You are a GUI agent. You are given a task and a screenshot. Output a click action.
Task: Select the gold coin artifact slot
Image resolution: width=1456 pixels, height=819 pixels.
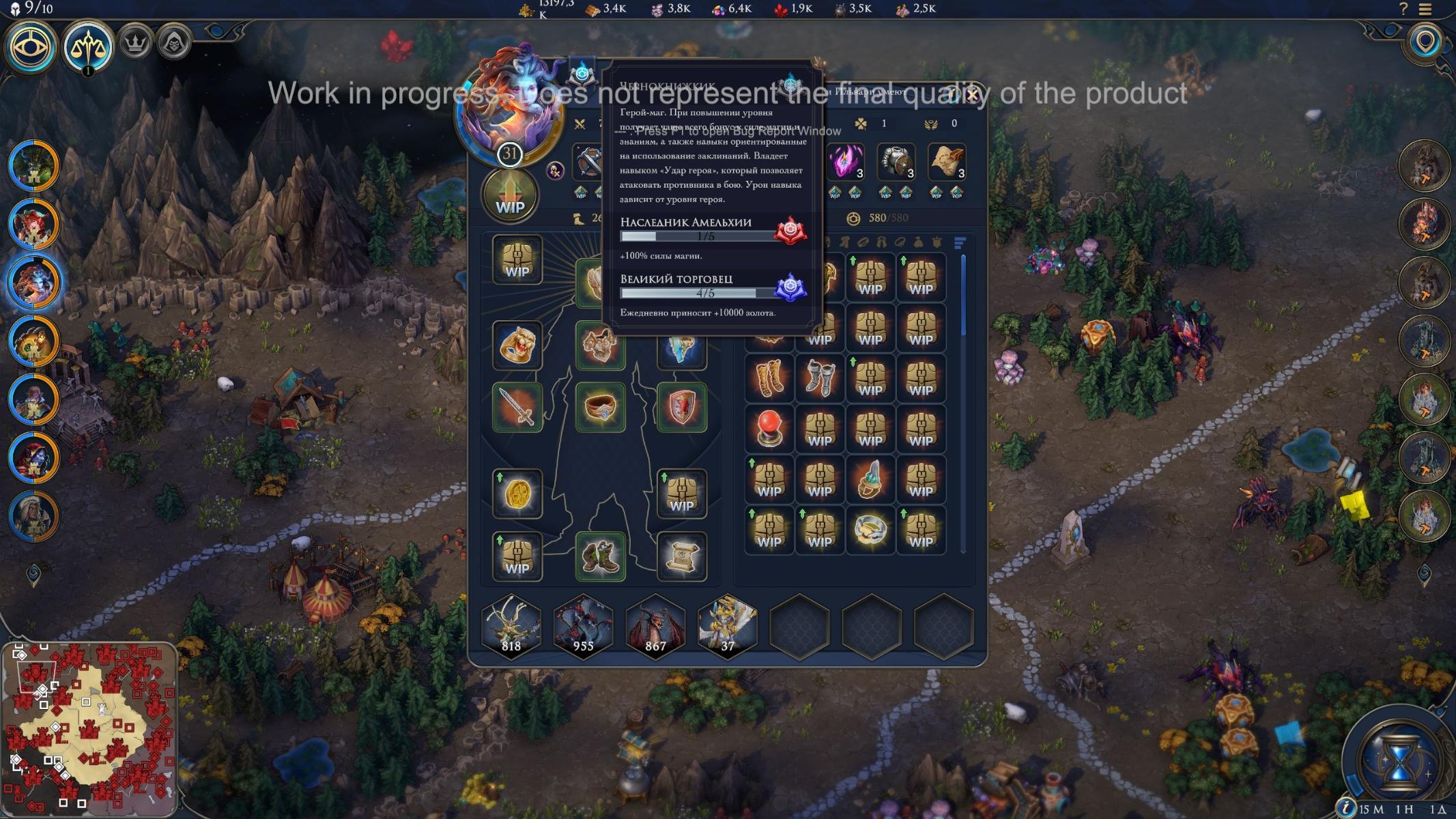pos(517,493)
